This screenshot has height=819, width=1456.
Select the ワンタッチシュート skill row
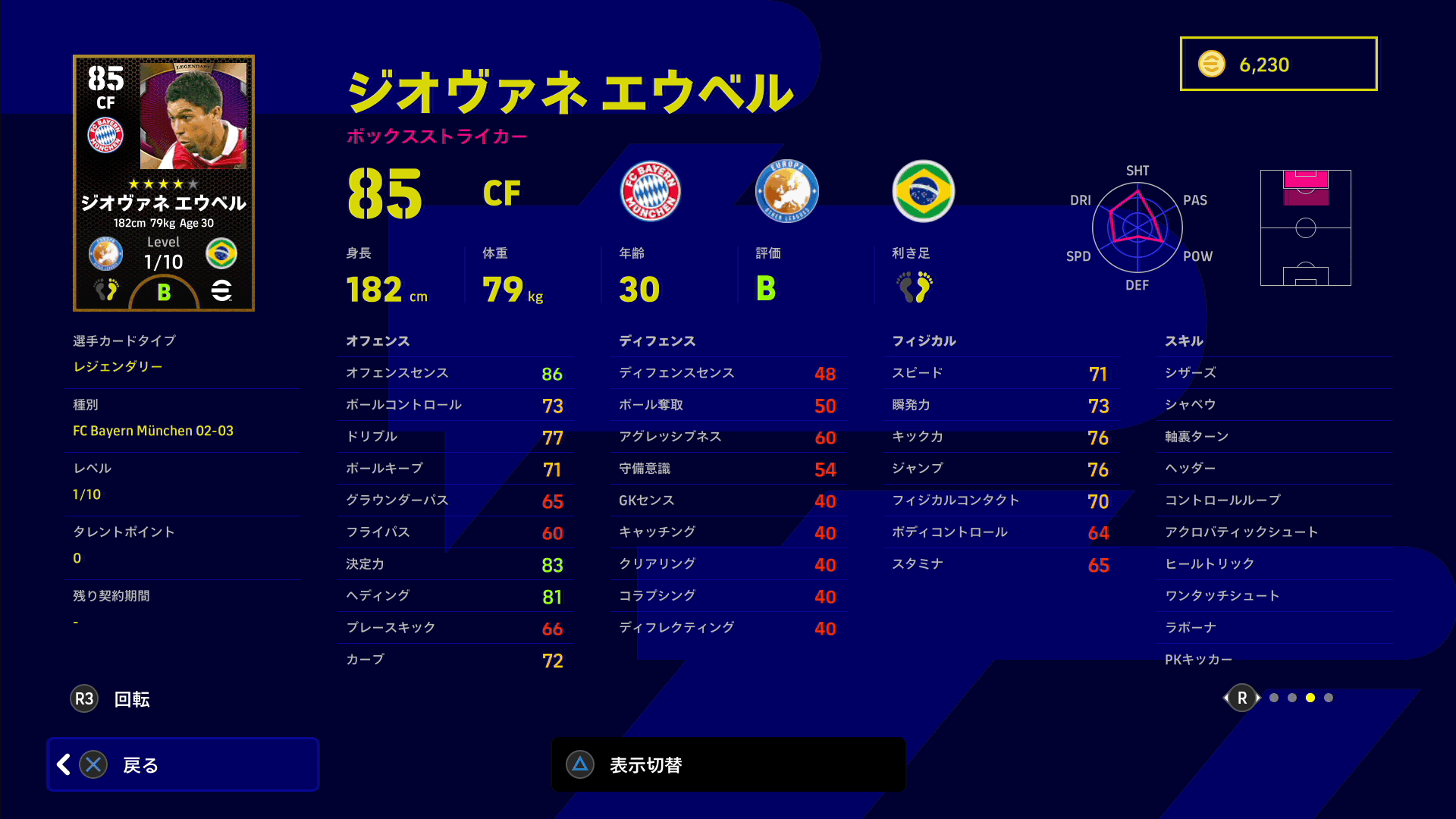pyautogui.click(x=1274, y=596)
